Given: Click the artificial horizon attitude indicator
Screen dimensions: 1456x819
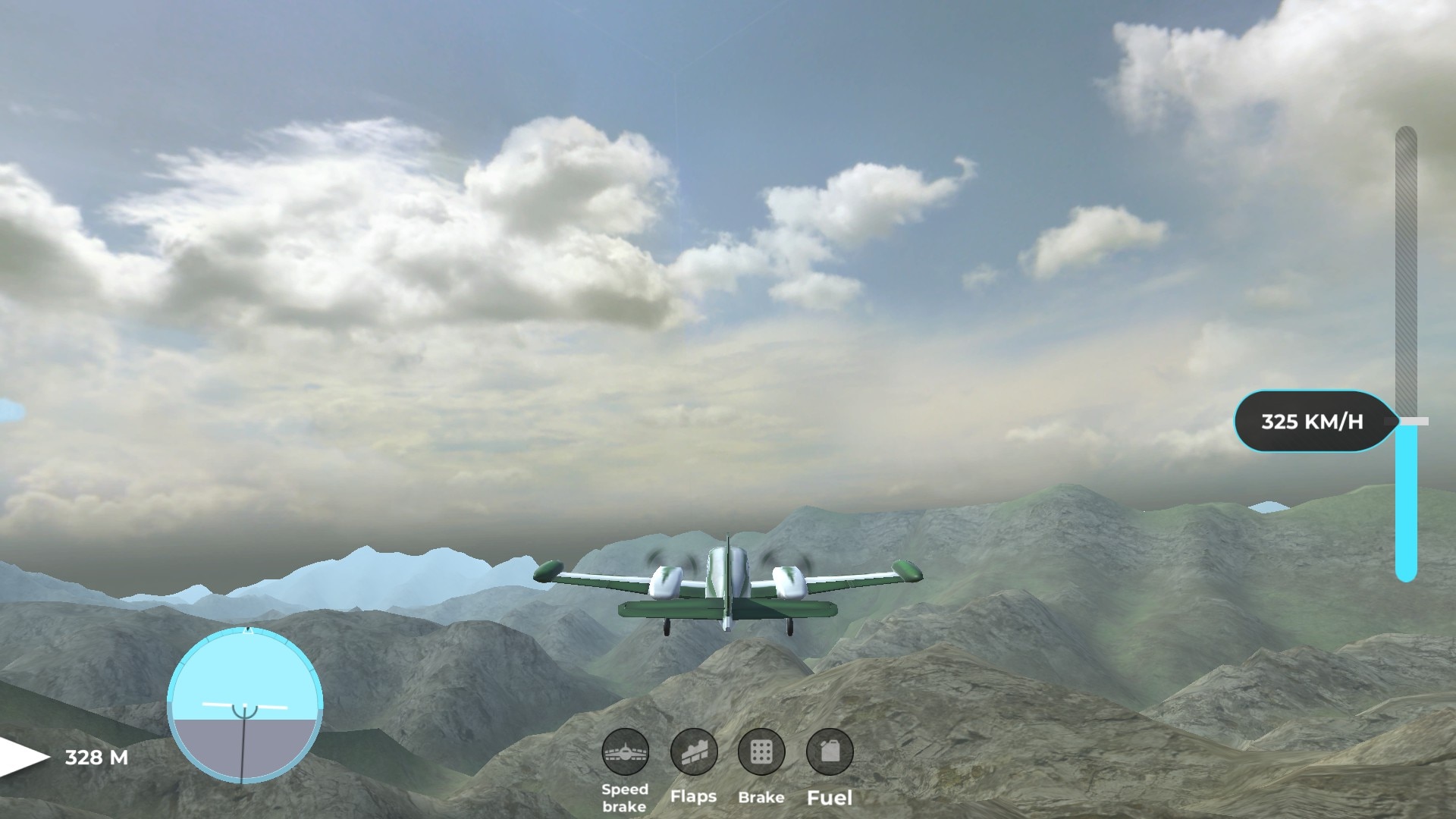Looking at the screenshot, I should click(244, 705).
